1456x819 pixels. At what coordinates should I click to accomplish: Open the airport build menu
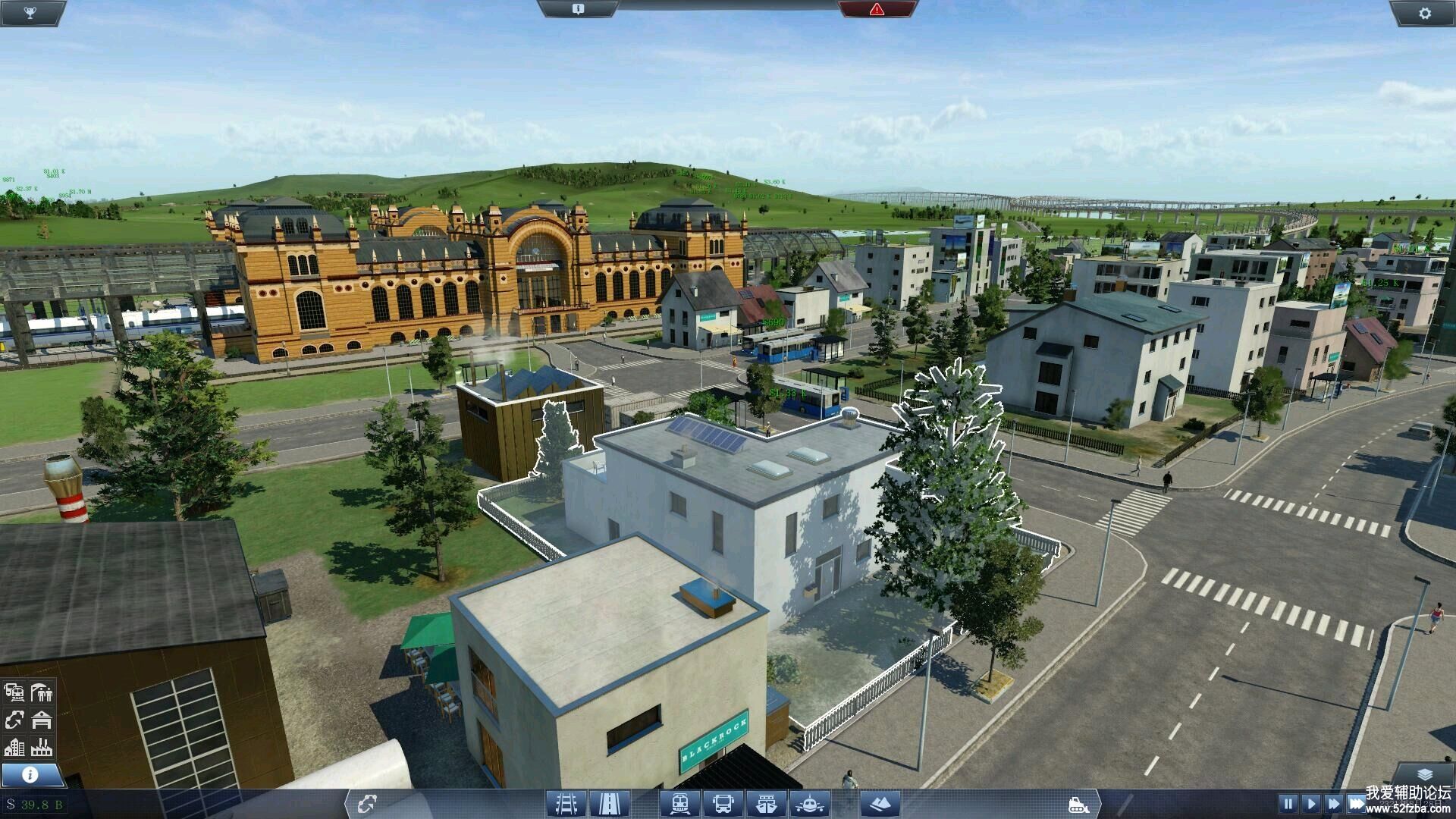pyautogui.click(x=809, y=803)
